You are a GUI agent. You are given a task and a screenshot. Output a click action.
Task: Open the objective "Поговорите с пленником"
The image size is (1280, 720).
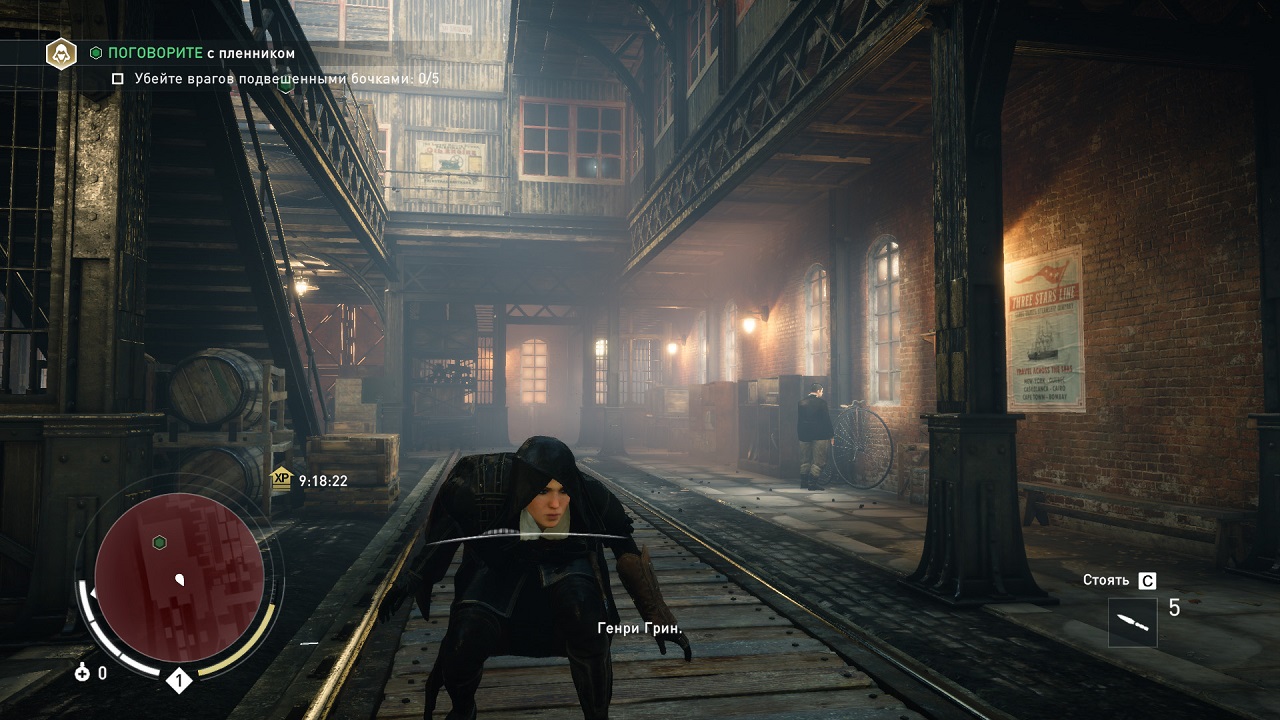[x=200, y=53]
